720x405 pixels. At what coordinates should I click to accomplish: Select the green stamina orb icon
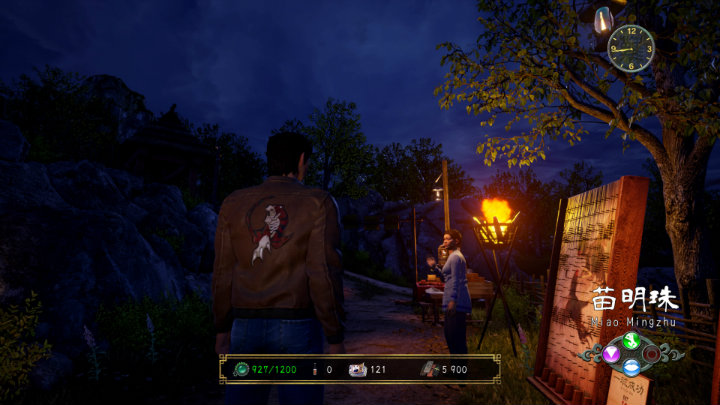point(239,369)
